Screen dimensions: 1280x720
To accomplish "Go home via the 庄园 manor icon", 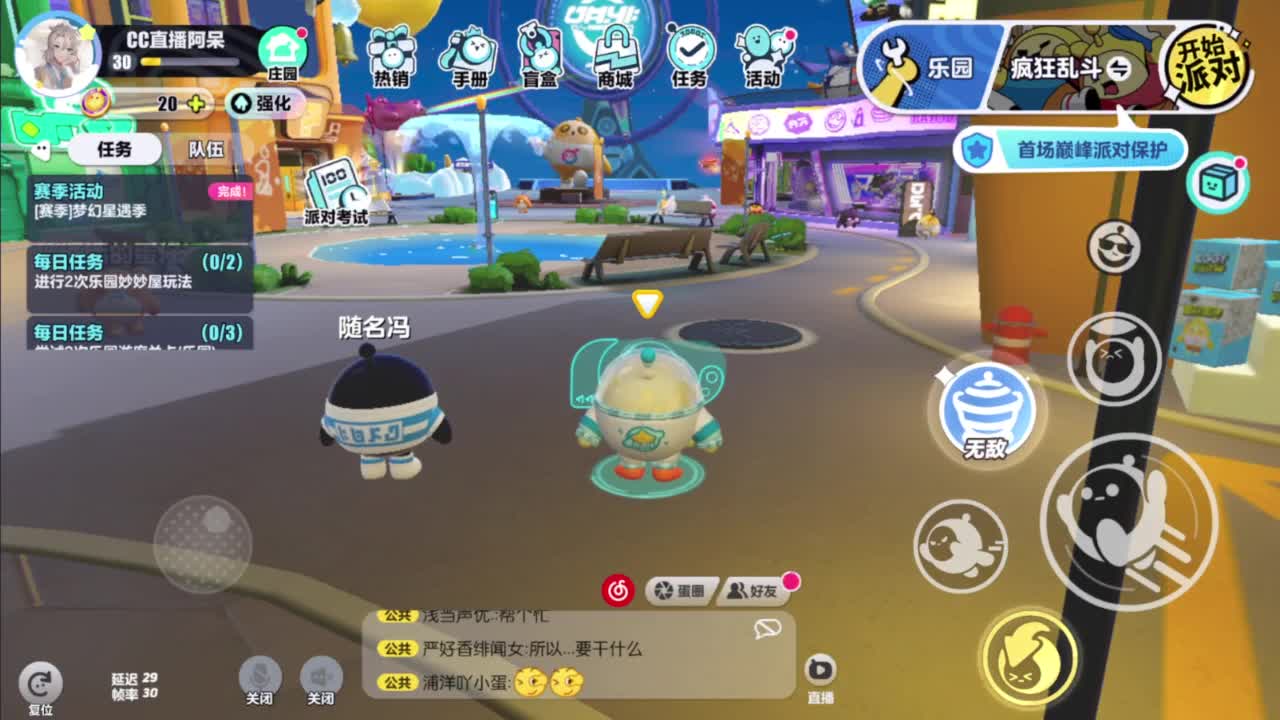I will (283, 45).
